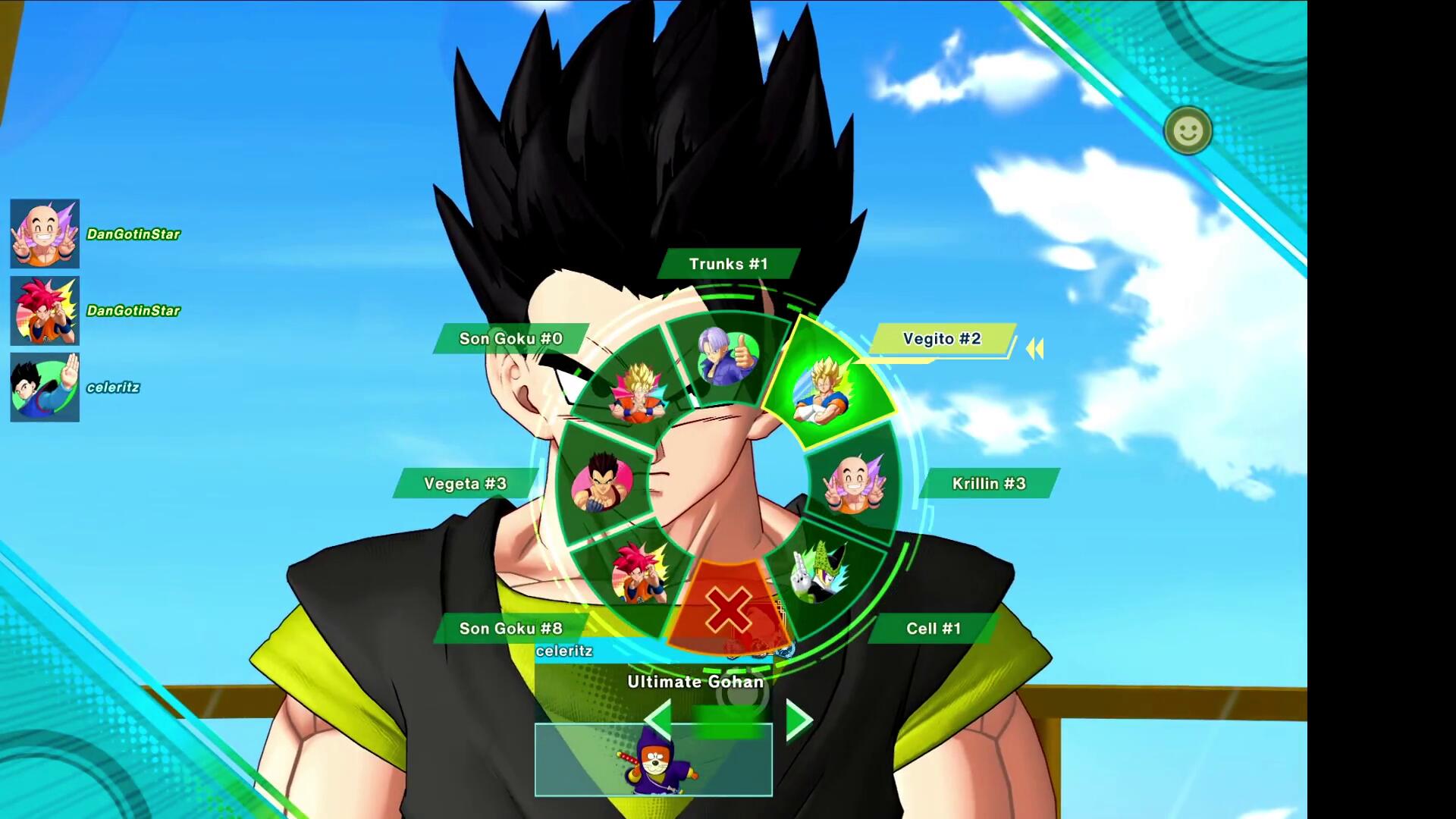Switch to next character with right arrow
The image size is (1456, 819).
(798, 720)
